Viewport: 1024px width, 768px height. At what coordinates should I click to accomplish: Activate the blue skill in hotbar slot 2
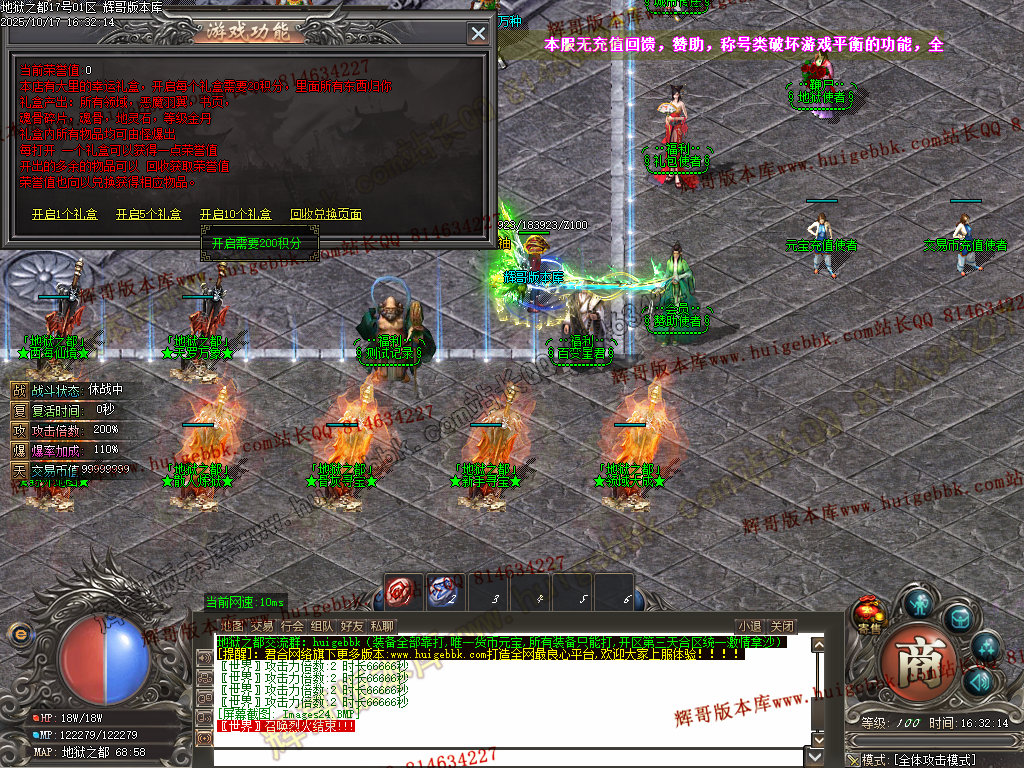coord(446,592)
